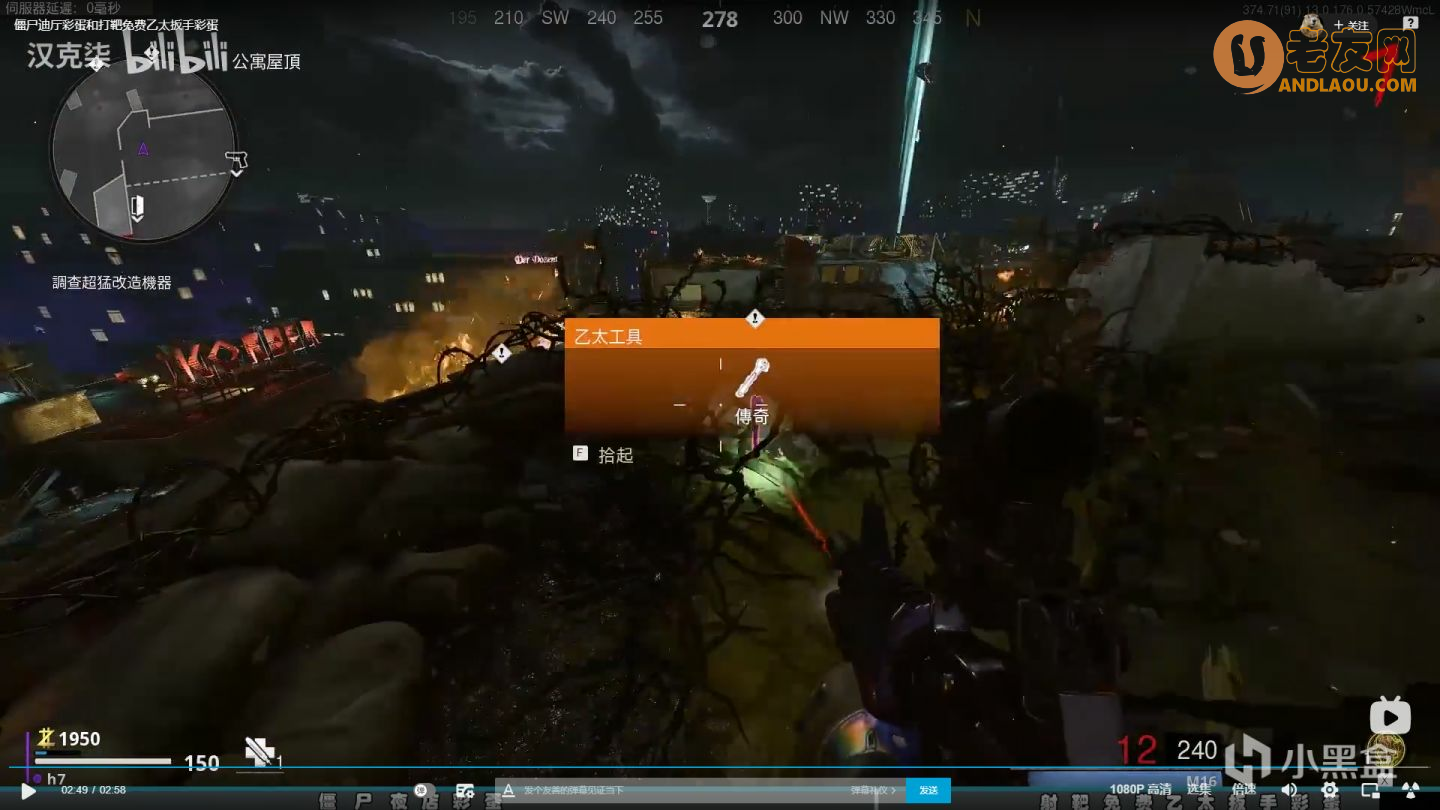This screenshot has width=1440, height=810.
Task: Toggle danmaku visibility off
Action: tap(419, 790)
